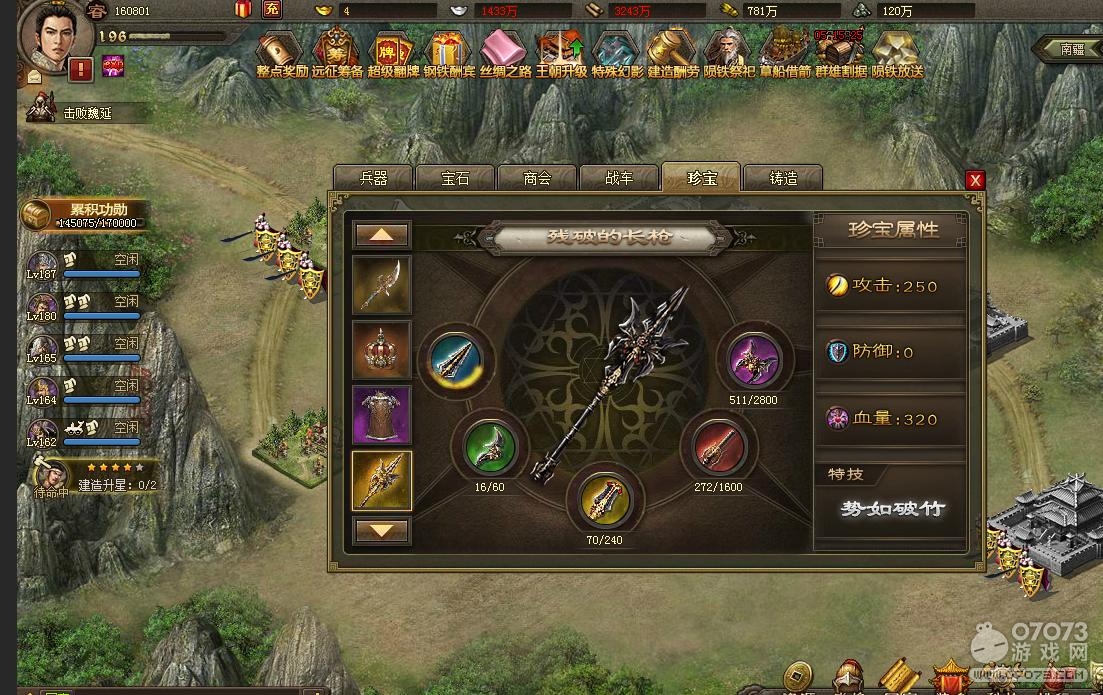The width and height of the screenshot is (1103, 695).
Task: Select the purple fragment showing 511/2800
Action: [x=754, y=358]
